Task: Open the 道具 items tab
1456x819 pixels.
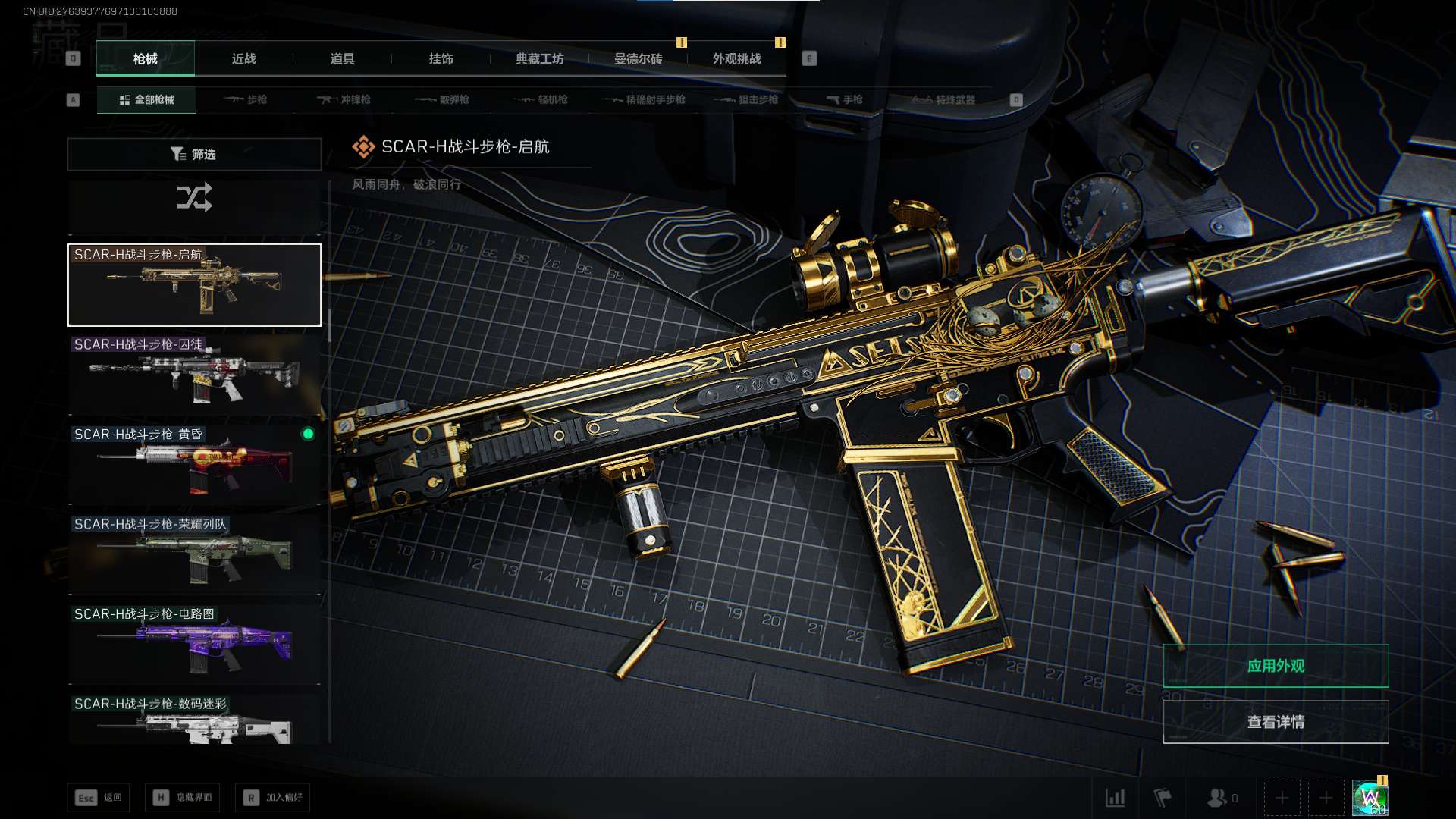Action: 343,58
